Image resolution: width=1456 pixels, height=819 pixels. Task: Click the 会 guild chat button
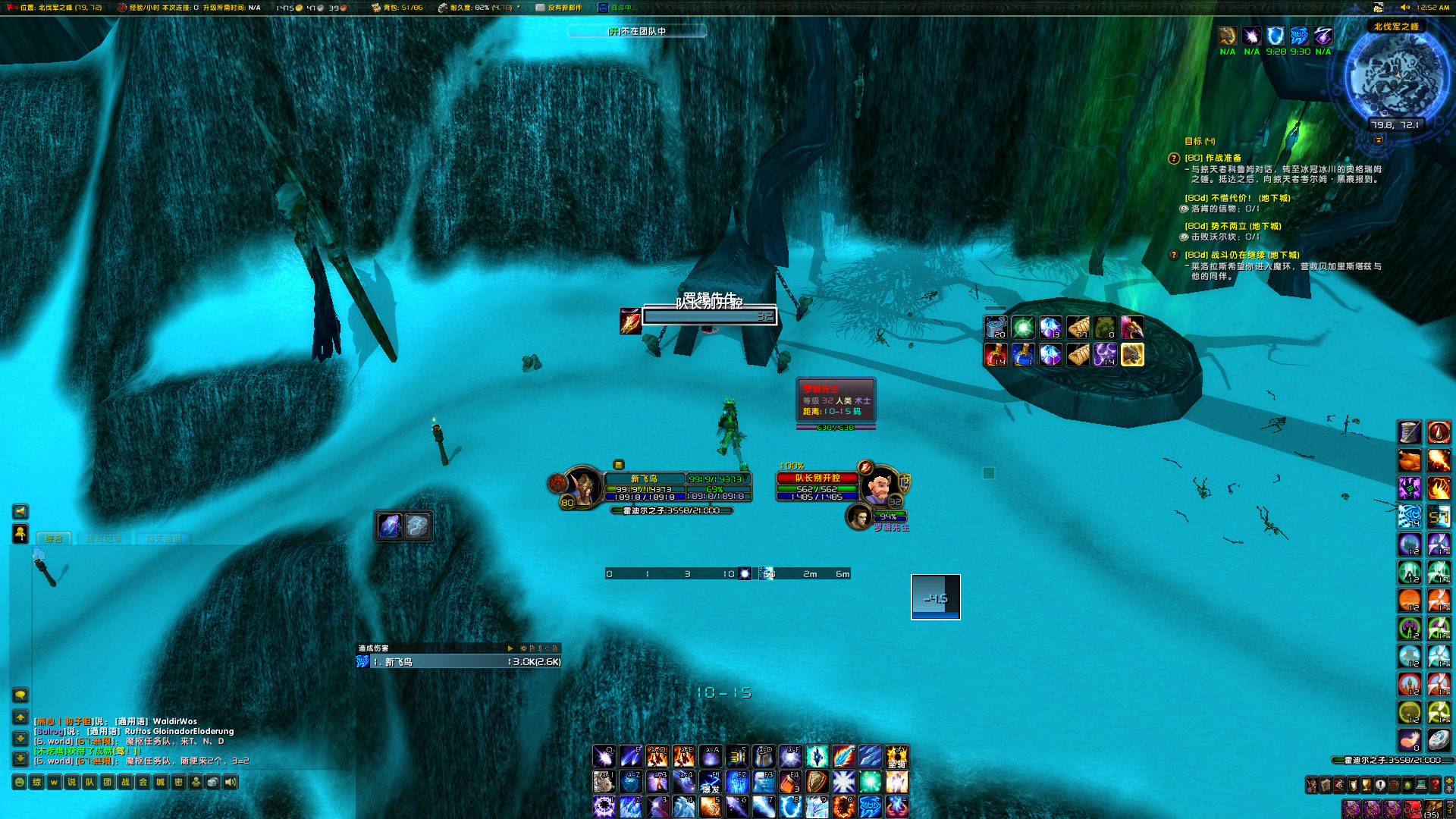[x=143, y=782]
